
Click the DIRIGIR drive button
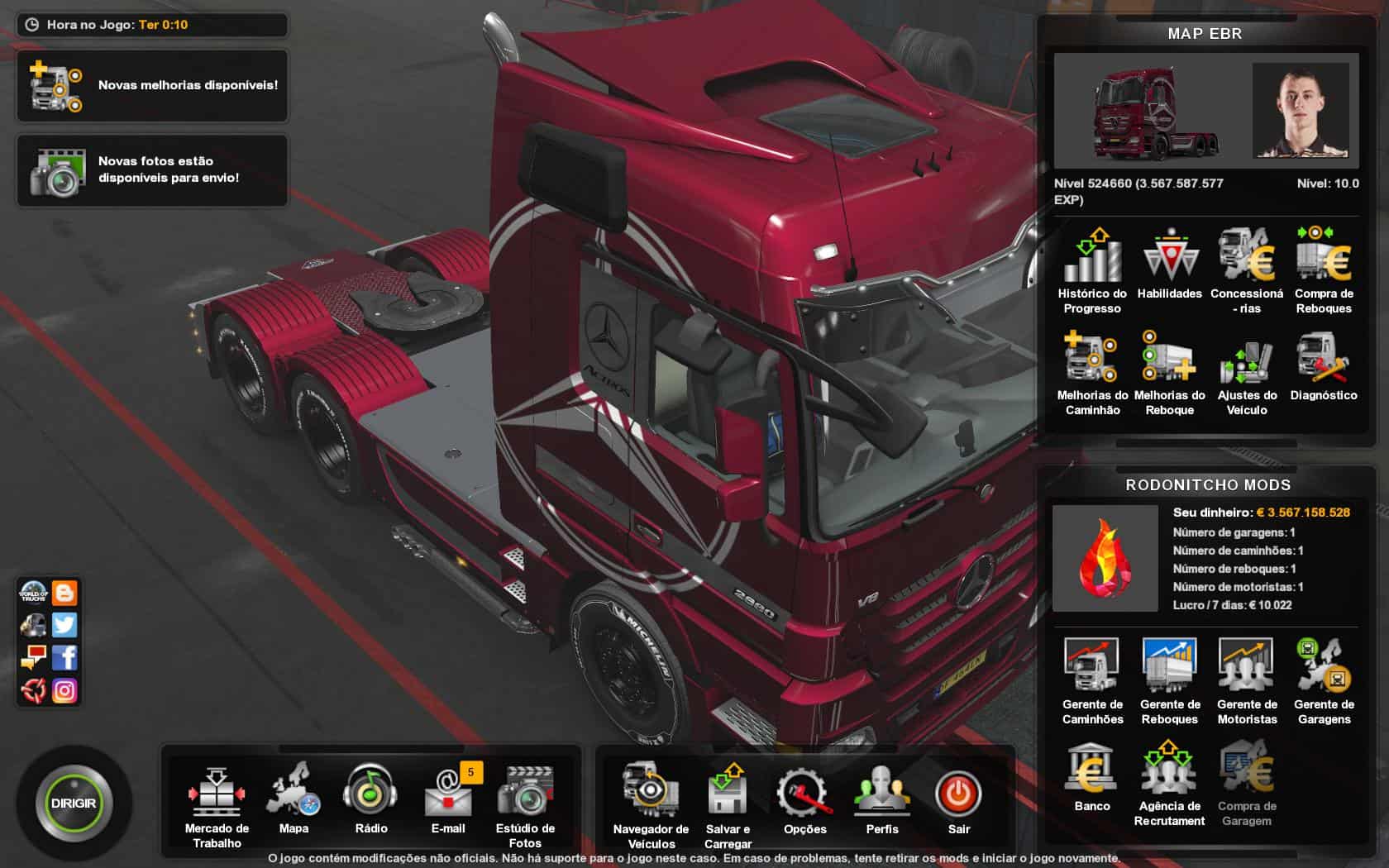point(74,804)
